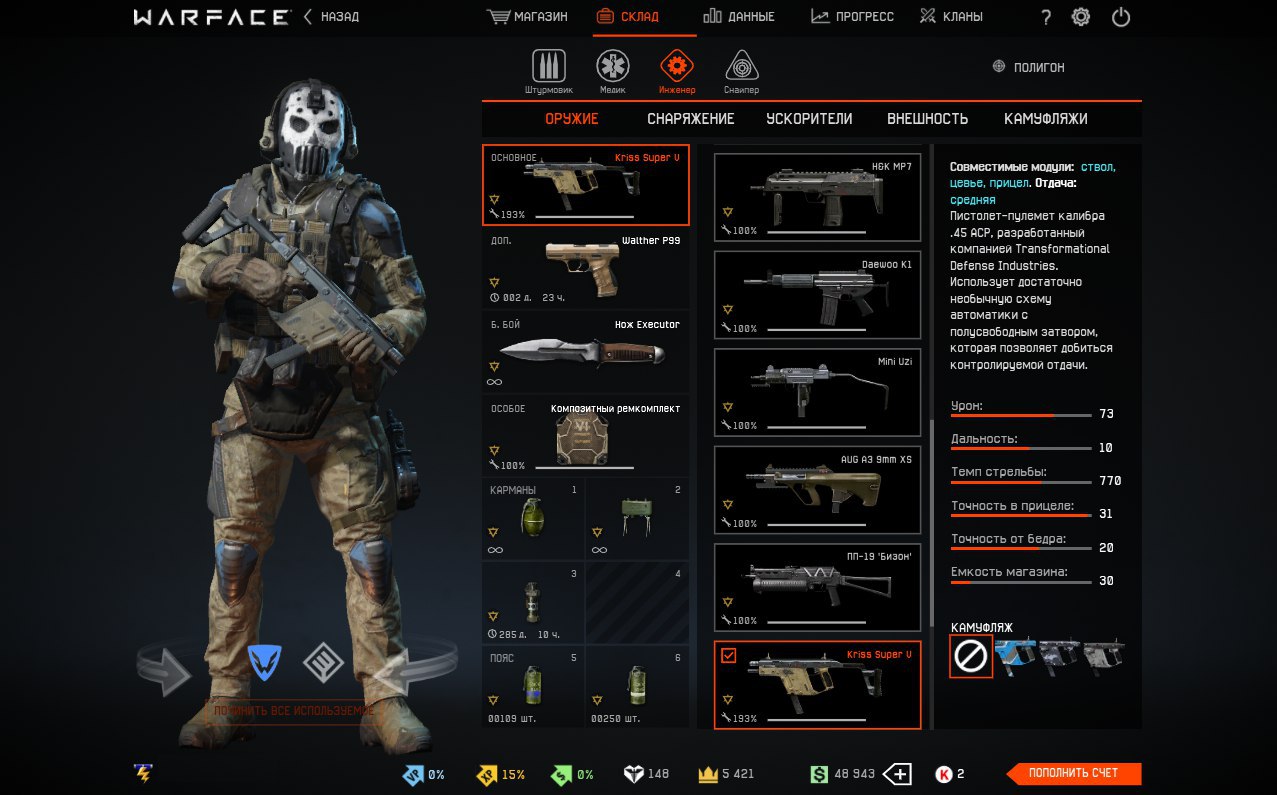Open the Прогресс menu
Viewport: 1277px width, 795px height.
[852, 17]
